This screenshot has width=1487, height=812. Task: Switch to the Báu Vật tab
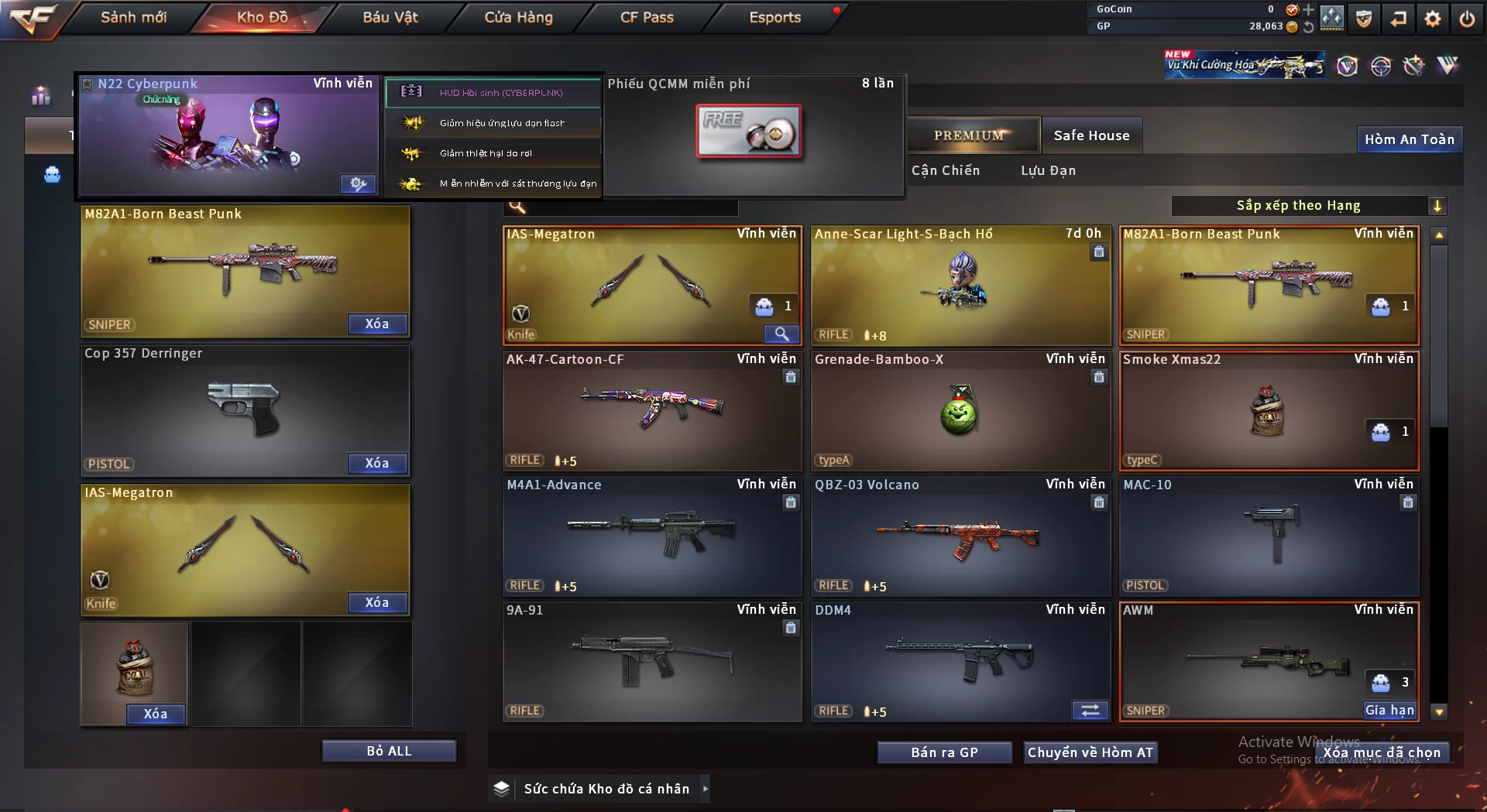tap(390, 17)
